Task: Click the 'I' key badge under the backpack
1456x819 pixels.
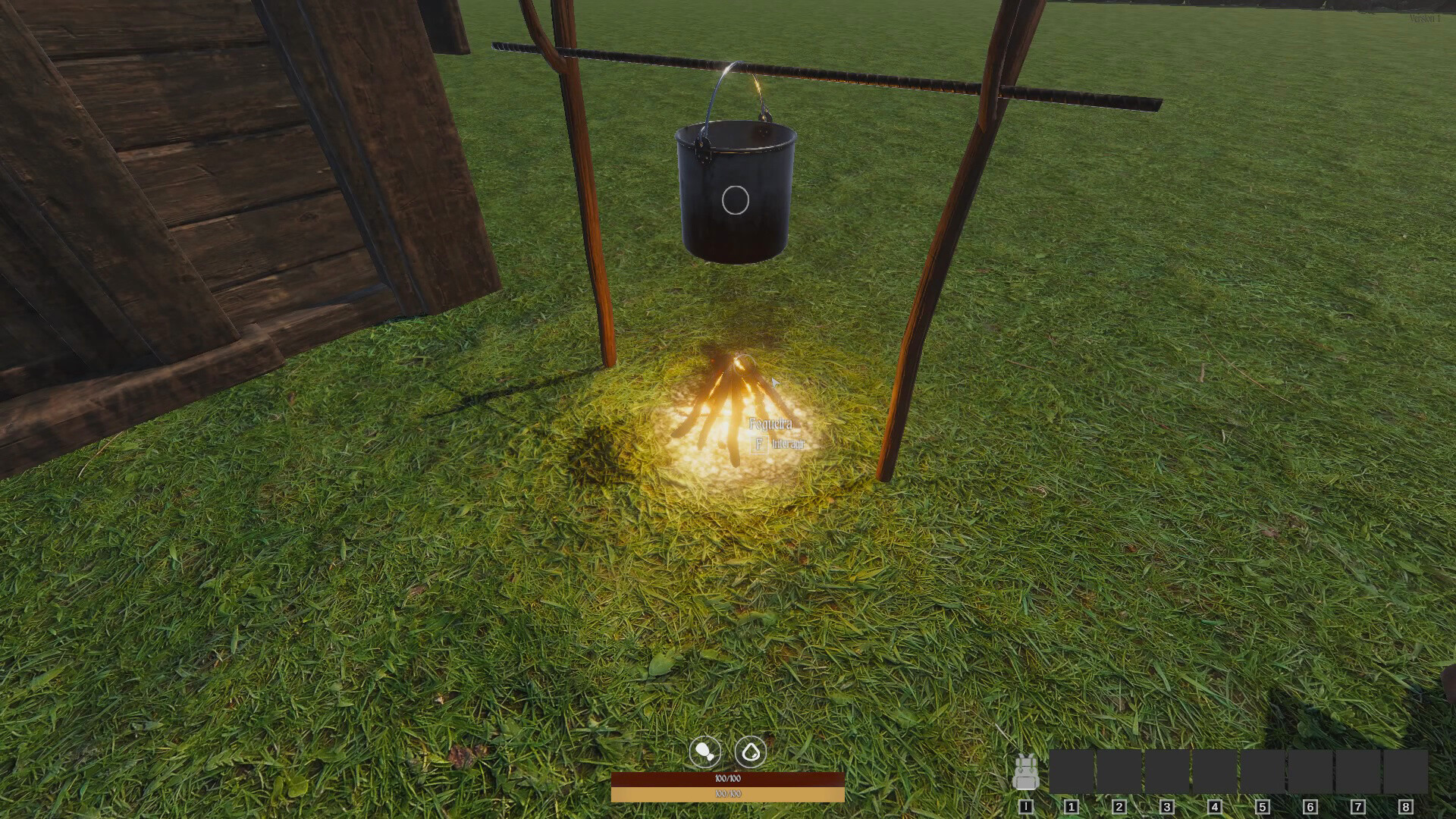Action: (1026, 807)
